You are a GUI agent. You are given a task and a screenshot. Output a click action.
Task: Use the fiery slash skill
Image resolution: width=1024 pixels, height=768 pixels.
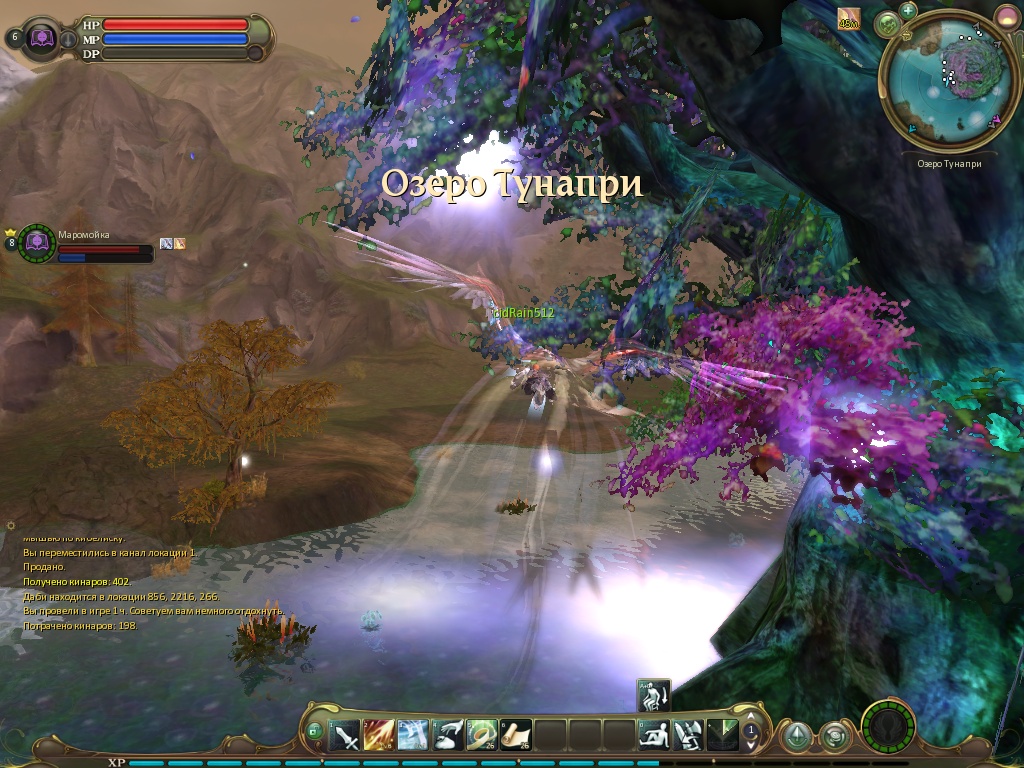click(379, 736)
